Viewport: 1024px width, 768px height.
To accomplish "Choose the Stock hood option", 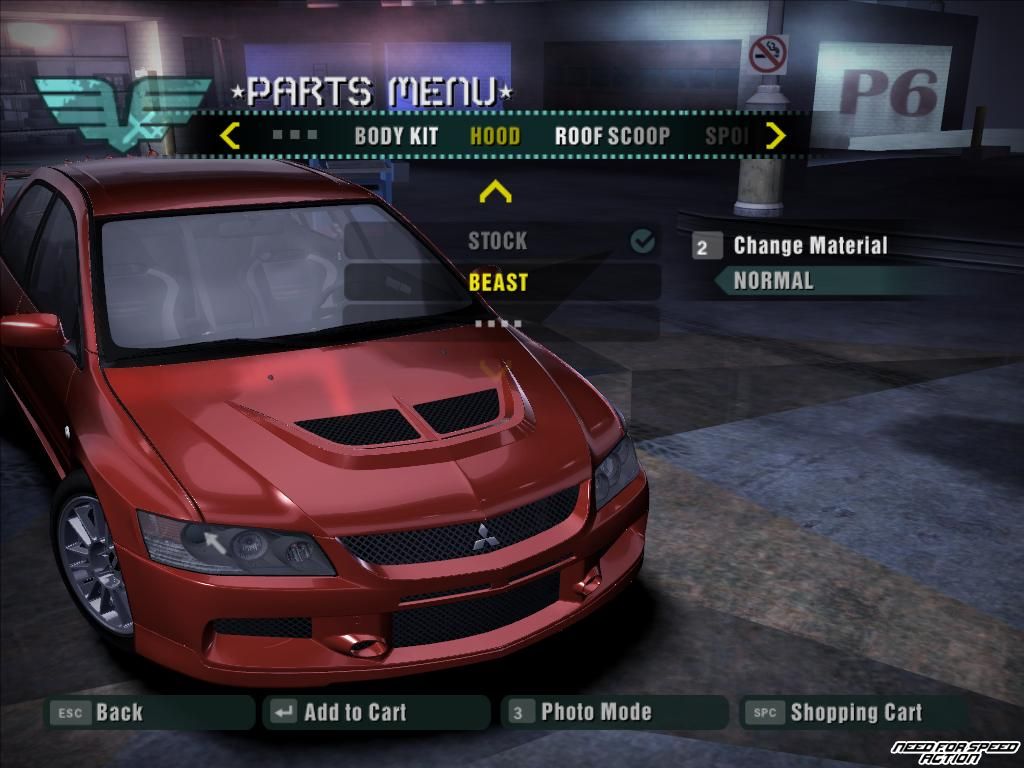I will [x=498, y=241].
